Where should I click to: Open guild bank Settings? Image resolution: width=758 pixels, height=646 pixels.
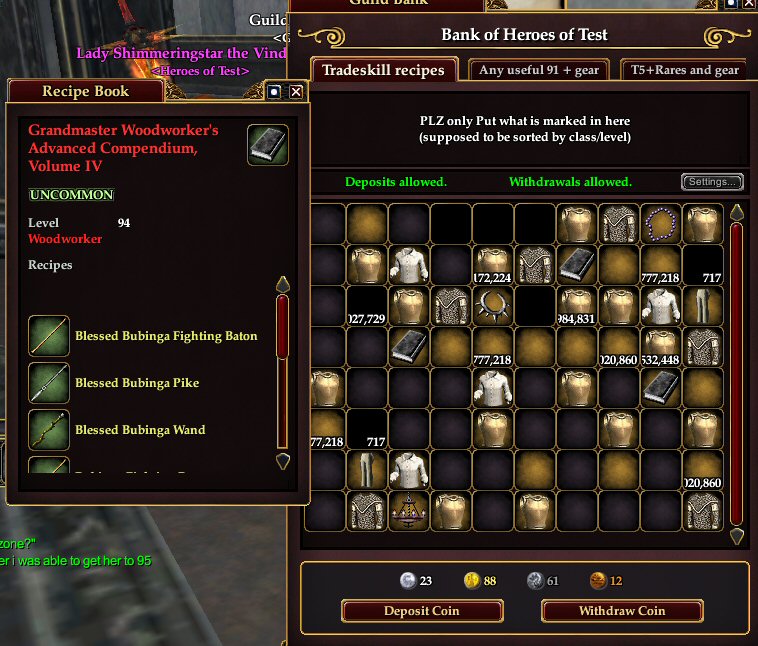[x=712, y=182]
